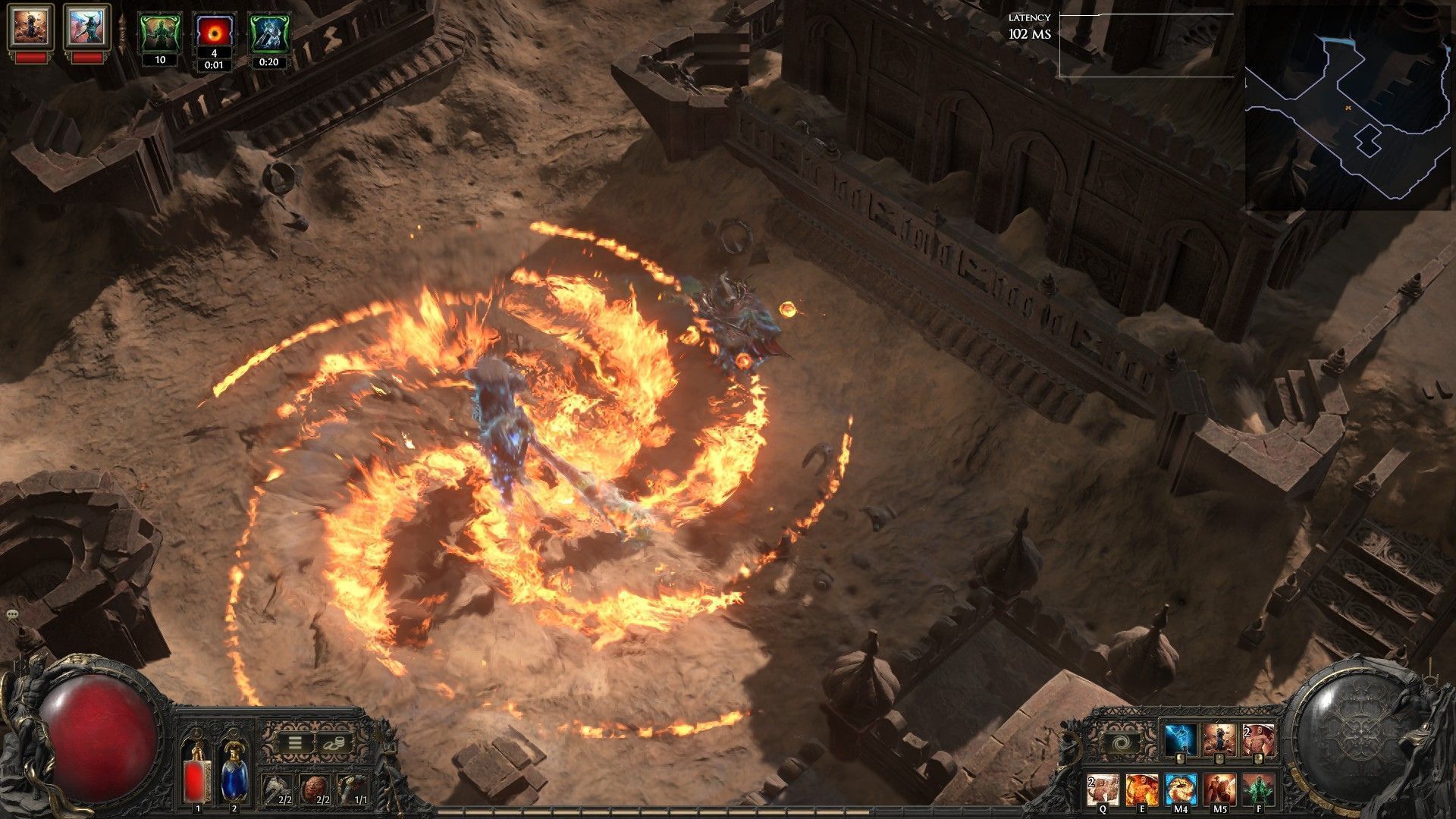This screenshot has height=819, width=1456.
Task: Click the swirl weapon-swap icon in skill bar
Action: point(1122,742)
